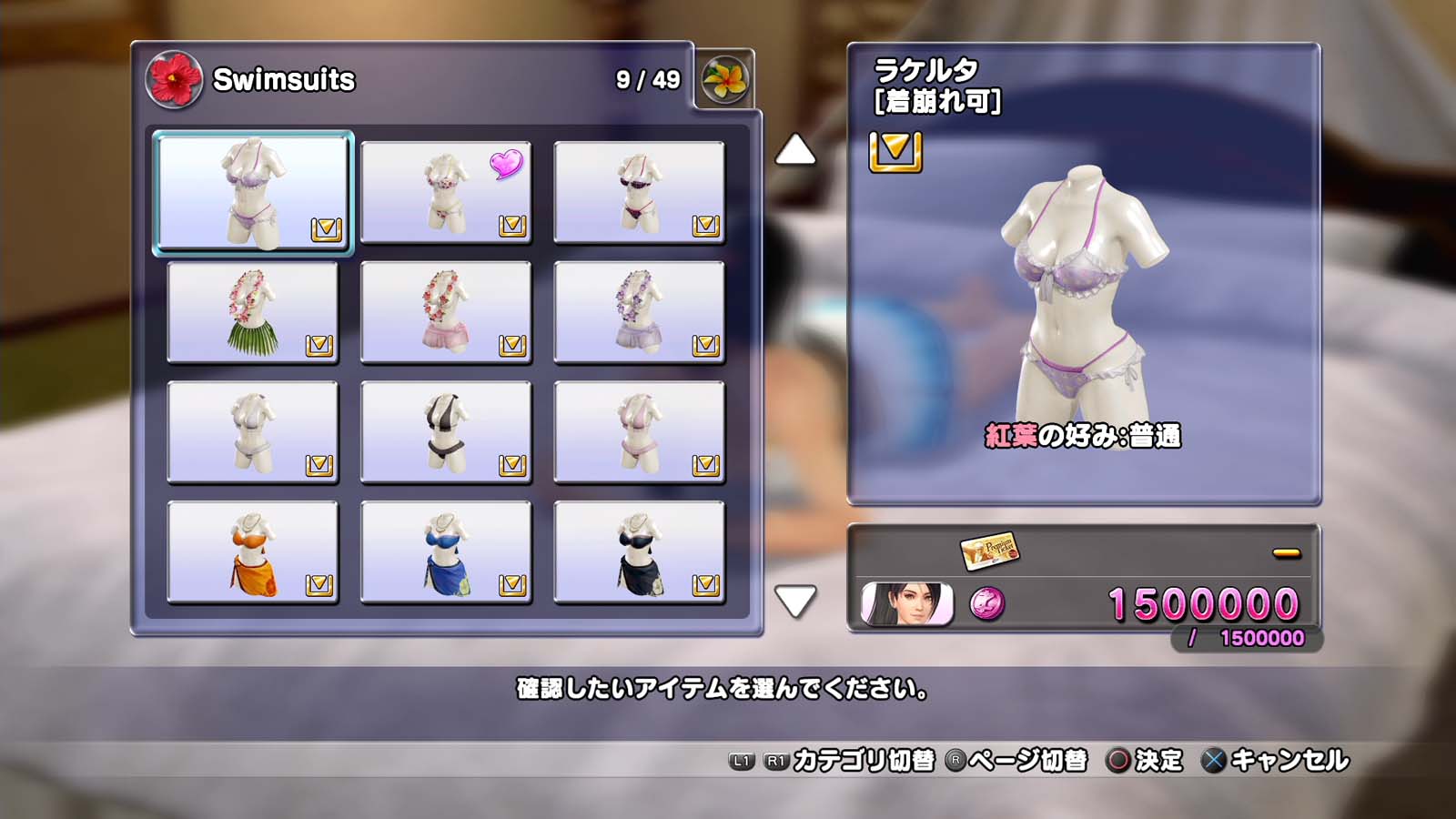The image size is (1456, 819).
Task: Choose the orange pareo swimsuit
Action: tap(253, 552)
